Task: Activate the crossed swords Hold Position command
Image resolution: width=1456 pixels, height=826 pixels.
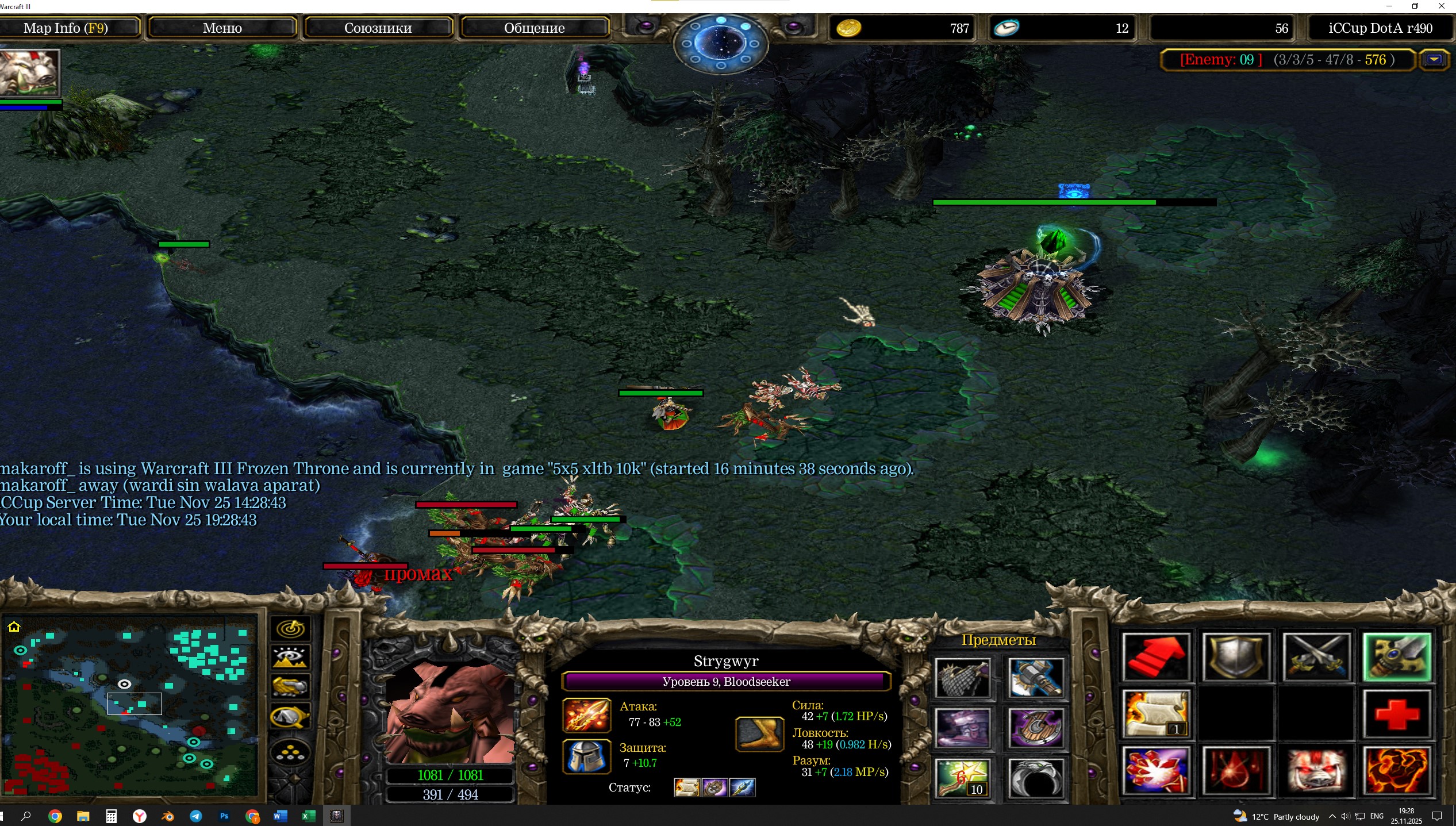Action: coord(1316,658)
